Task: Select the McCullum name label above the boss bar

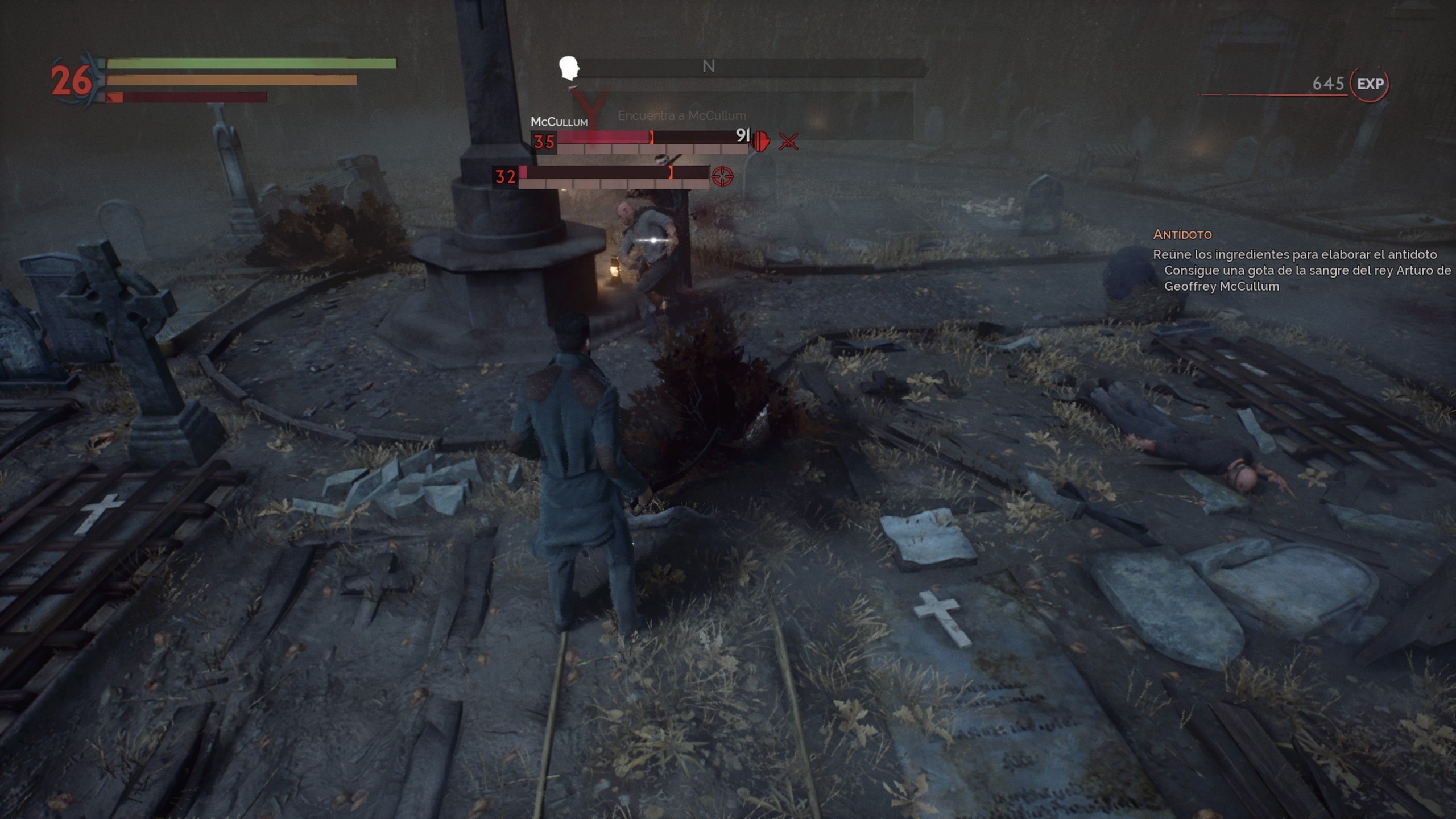Action: click(x=560, y=121)
